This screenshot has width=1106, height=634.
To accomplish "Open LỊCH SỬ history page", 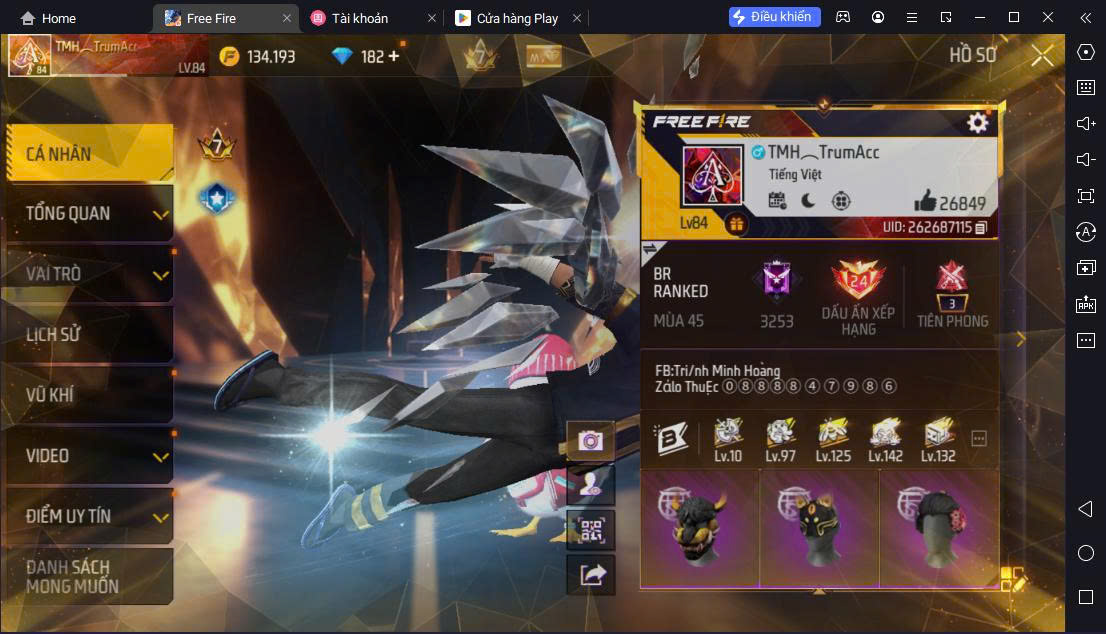I will pyautogui.click(x=88, y=334).
